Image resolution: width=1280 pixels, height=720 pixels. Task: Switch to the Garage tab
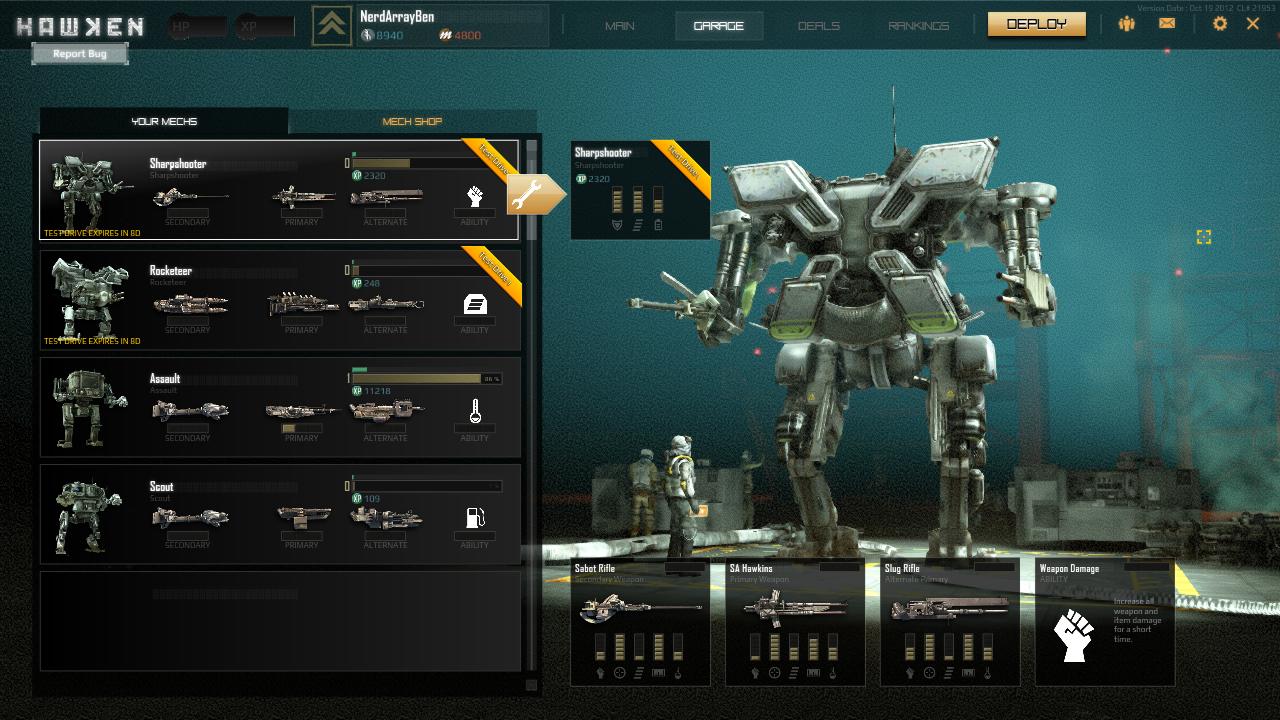(x=719, y=26)
